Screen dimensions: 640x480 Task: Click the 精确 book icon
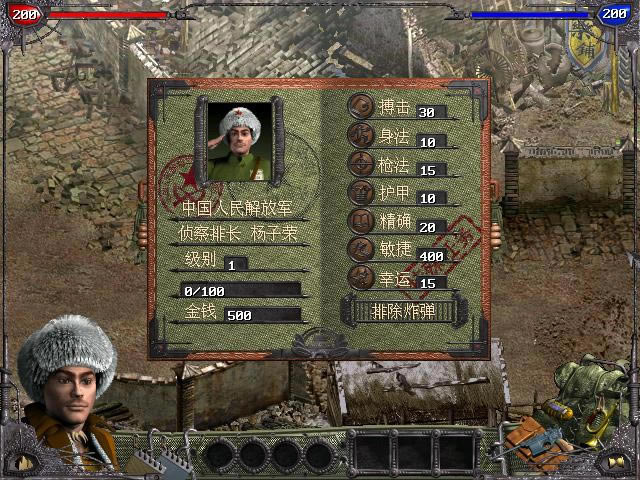click(x=360, y=220)
